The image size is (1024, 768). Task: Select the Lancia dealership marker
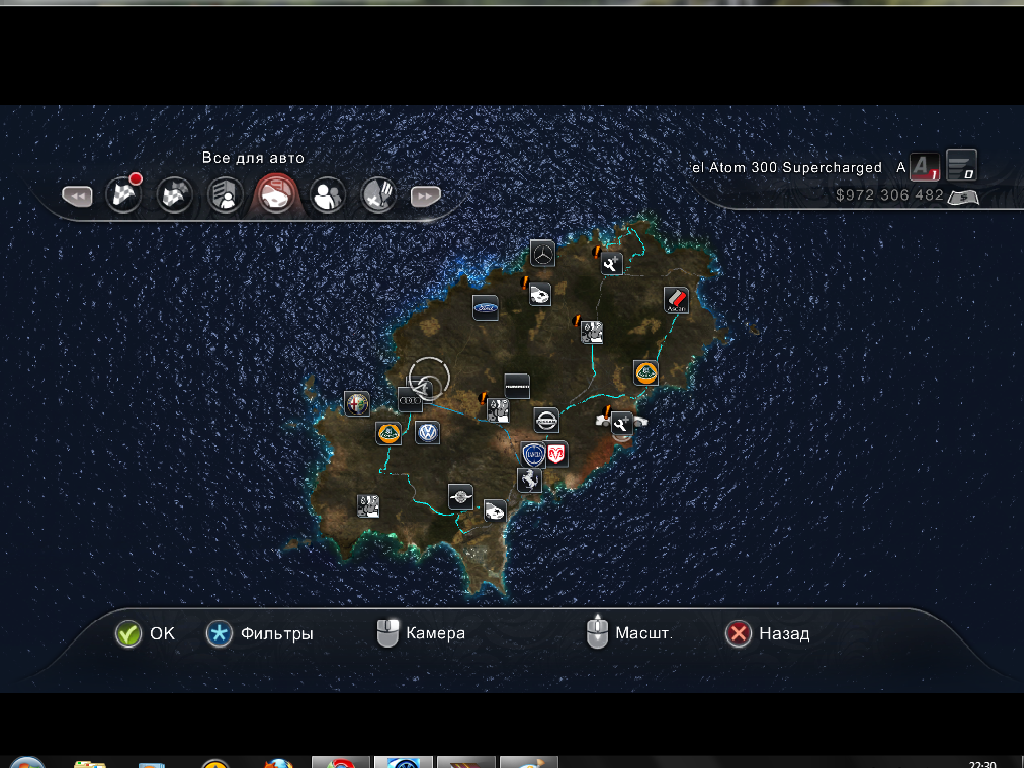533,454
